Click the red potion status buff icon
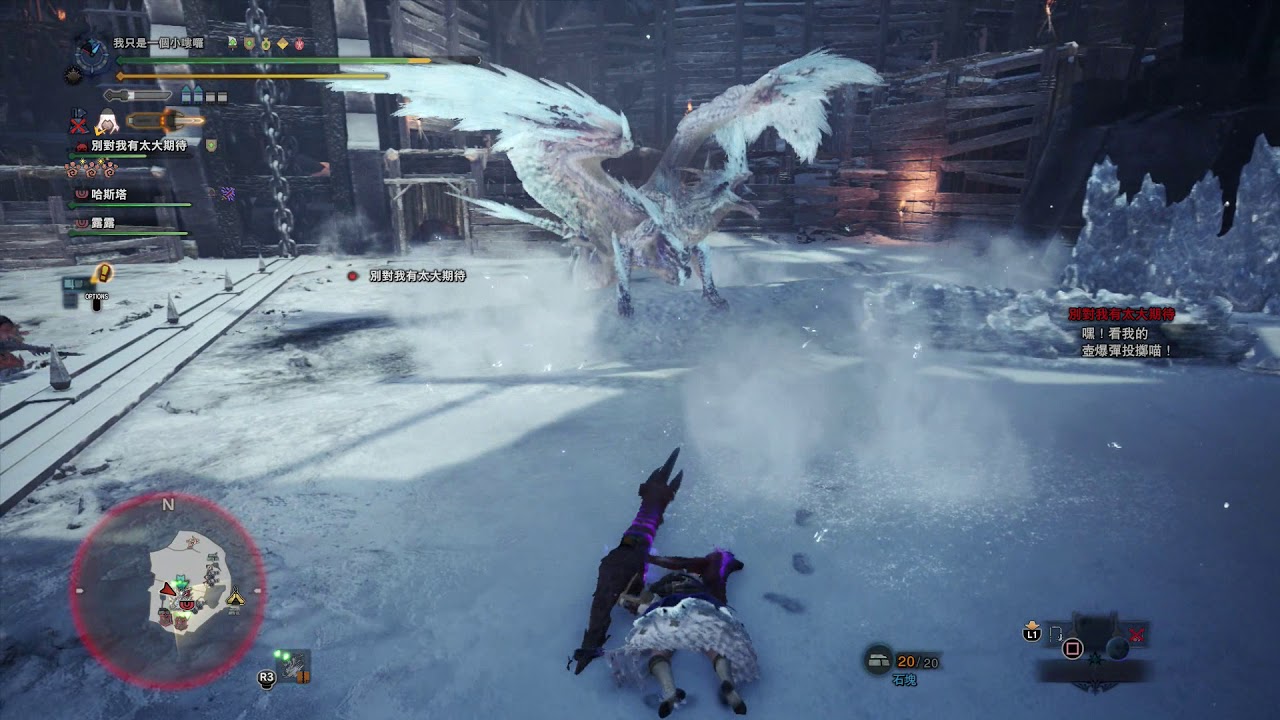Image resolution: width=1280 pixels, height=720 pixels. point(298,44)
